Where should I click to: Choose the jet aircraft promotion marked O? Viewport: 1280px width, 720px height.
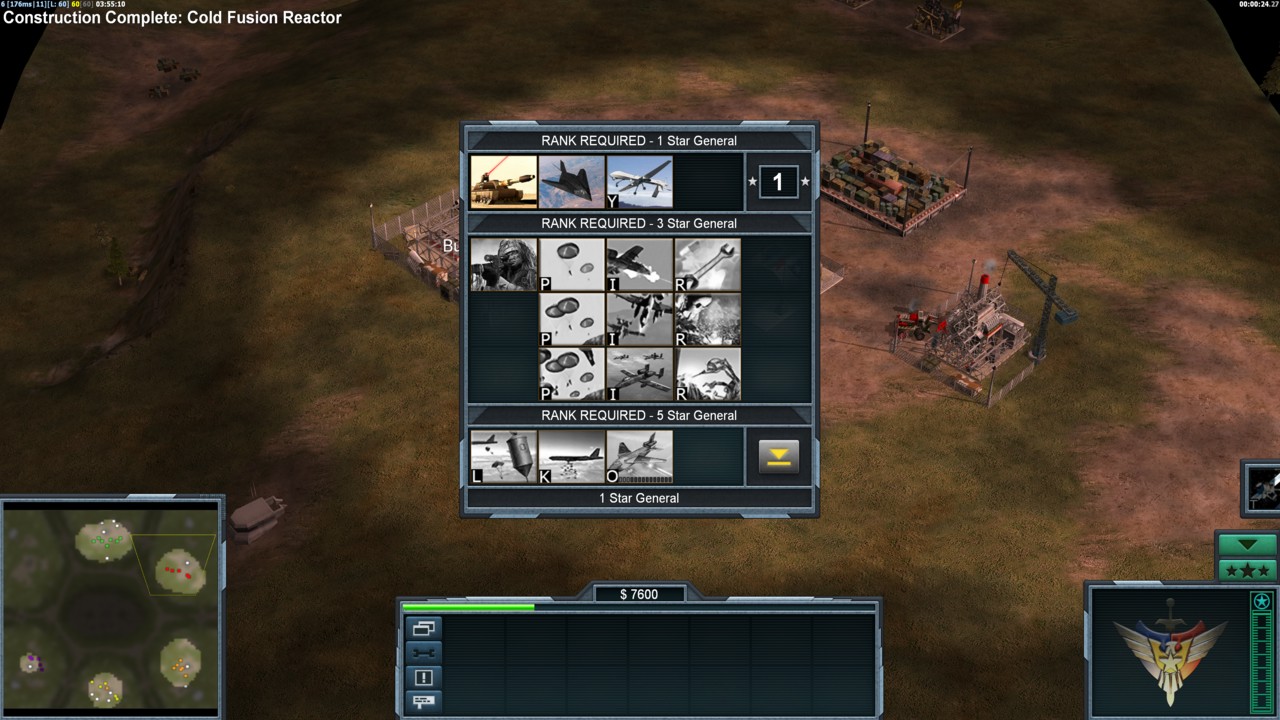(x=639, y=457)
